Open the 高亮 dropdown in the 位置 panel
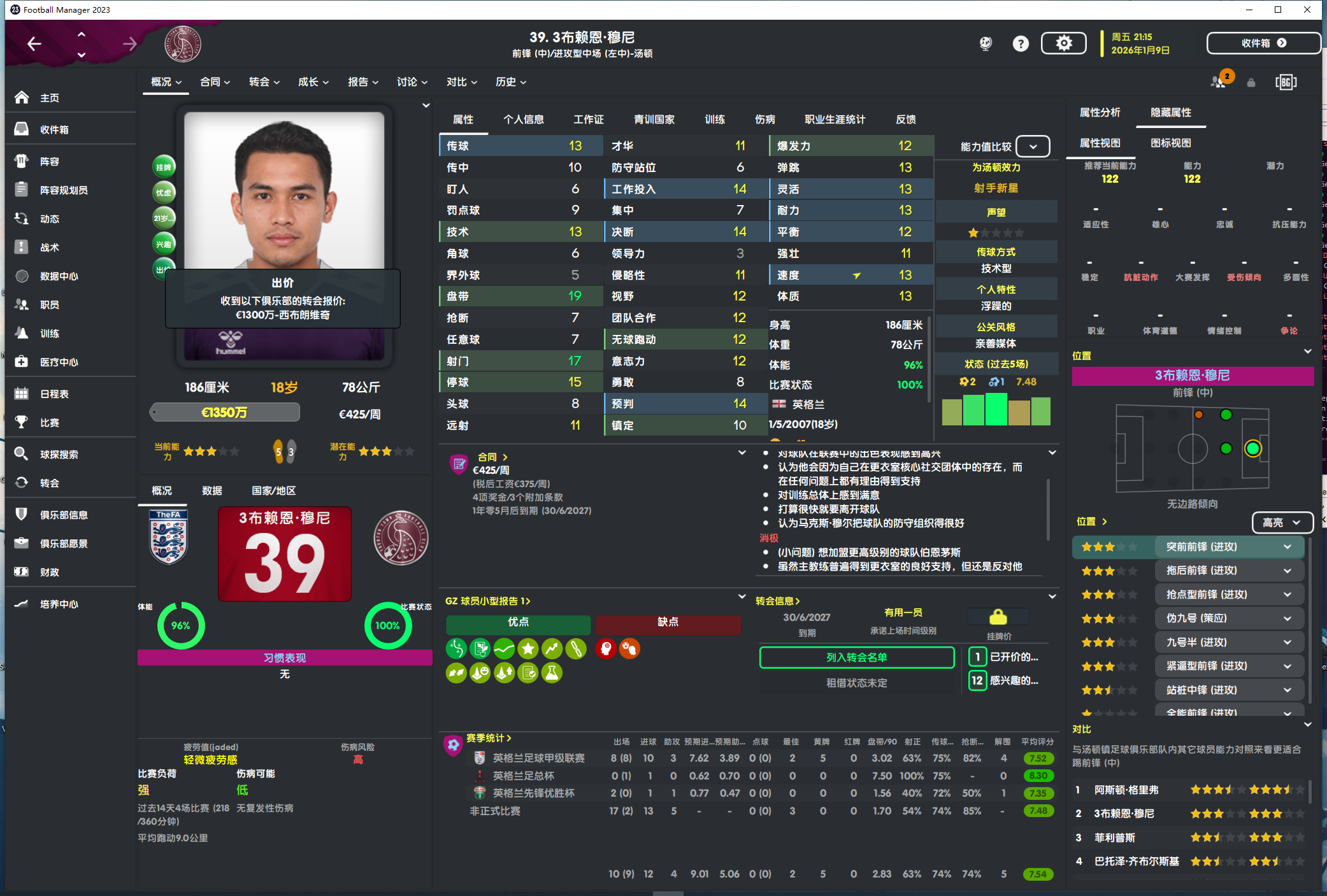The height and width of the screenshot is (896, 1327). tap(1282, 522)
